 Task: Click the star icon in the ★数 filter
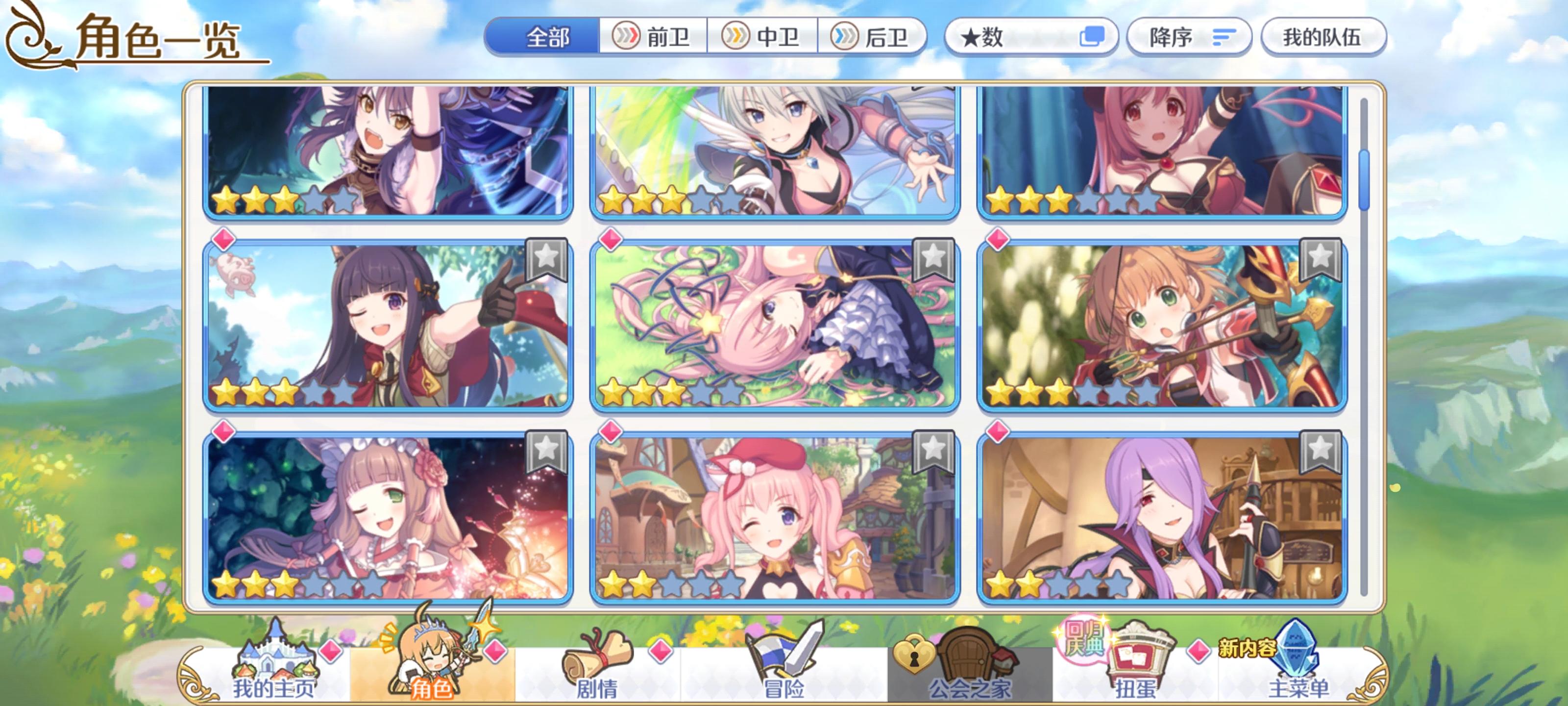(971, 37)
